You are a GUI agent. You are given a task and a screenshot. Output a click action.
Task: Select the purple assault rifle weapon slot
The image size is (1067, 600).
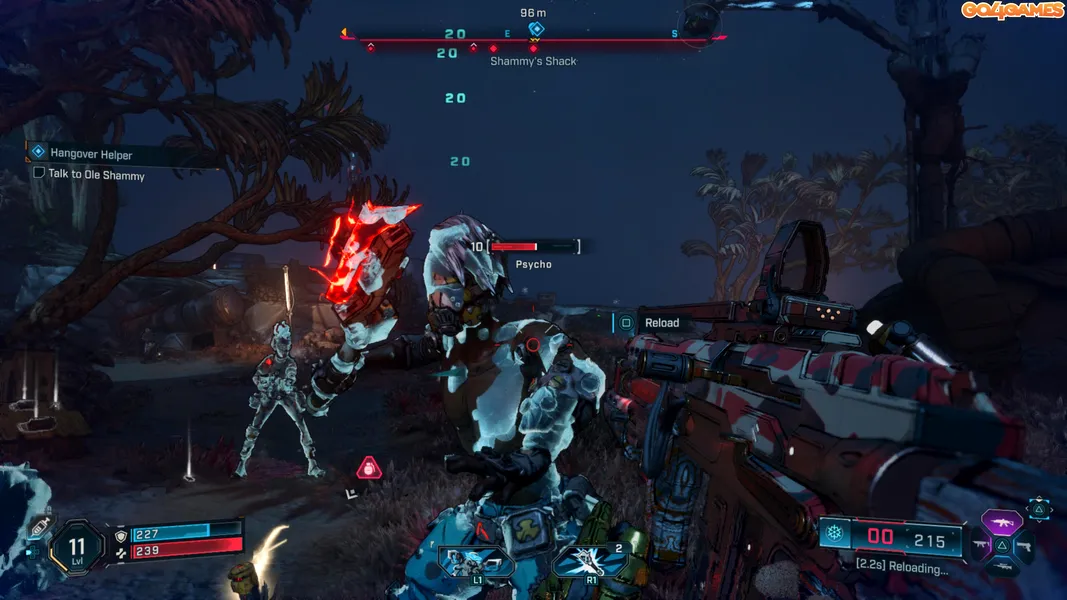tap(1003, 521)
